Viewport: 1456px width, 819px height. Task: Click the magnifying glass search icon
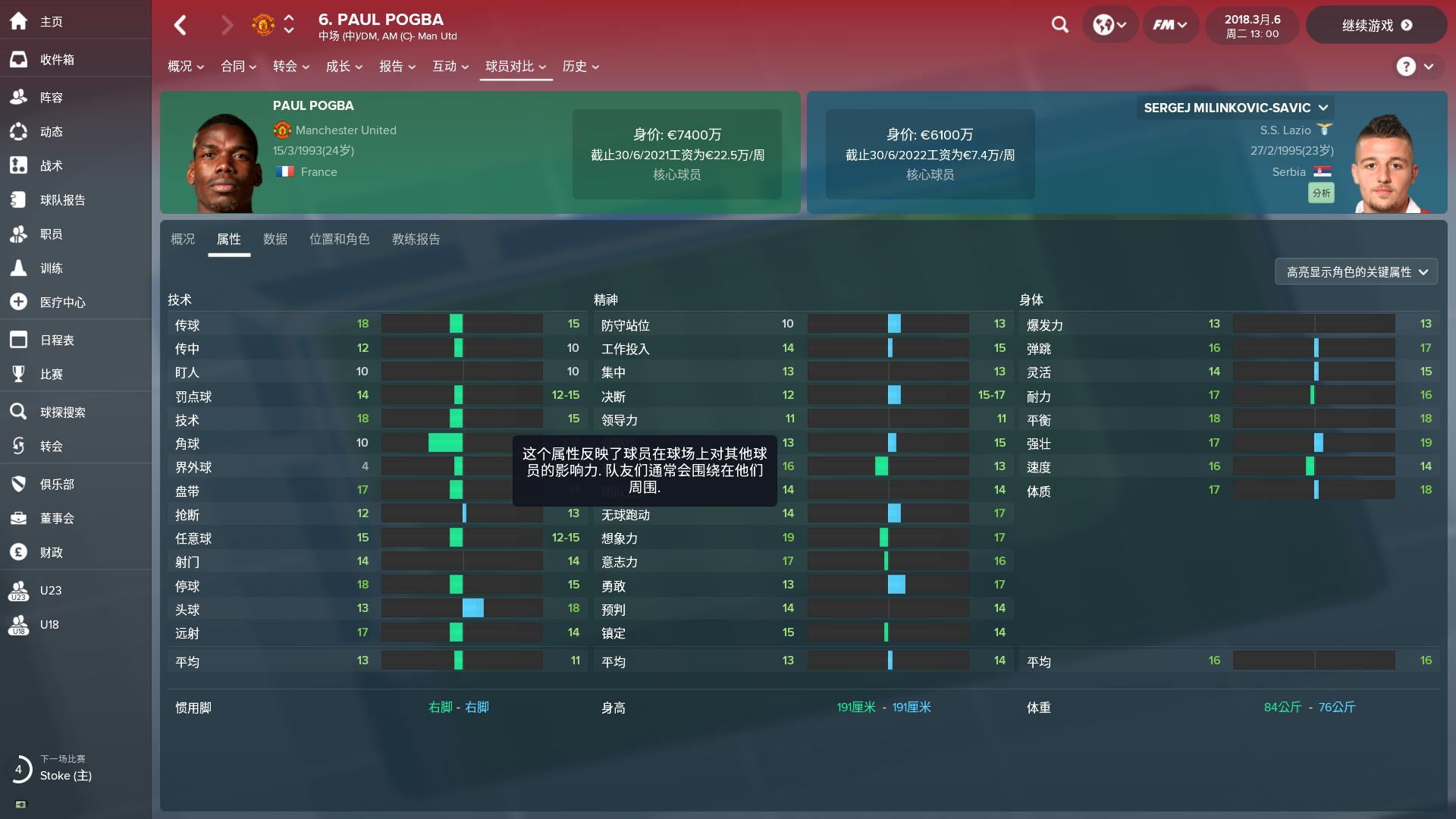(x=1059, y=24)
